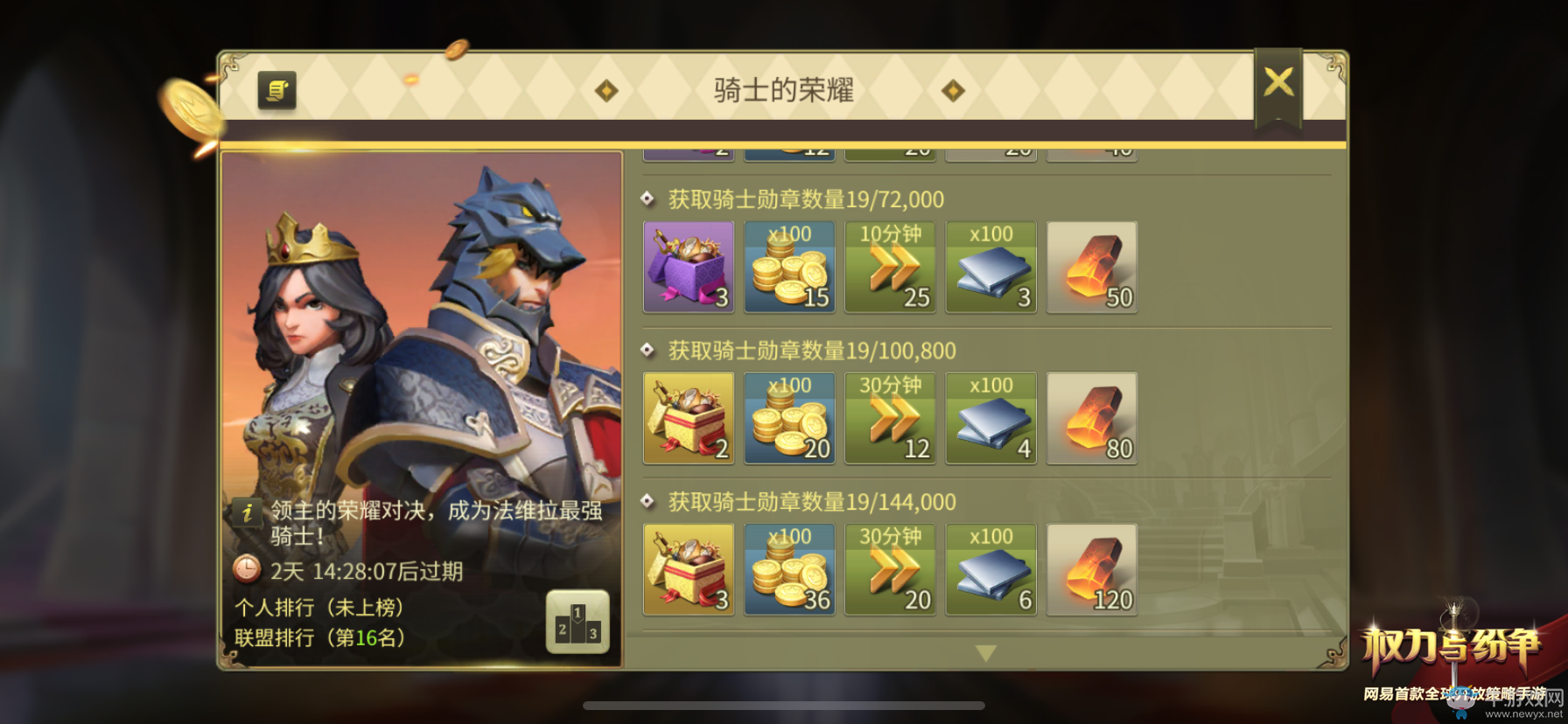Select the purple gift box reward
The width and height of the screenshot is (1568, 724).
pos(688,267)
